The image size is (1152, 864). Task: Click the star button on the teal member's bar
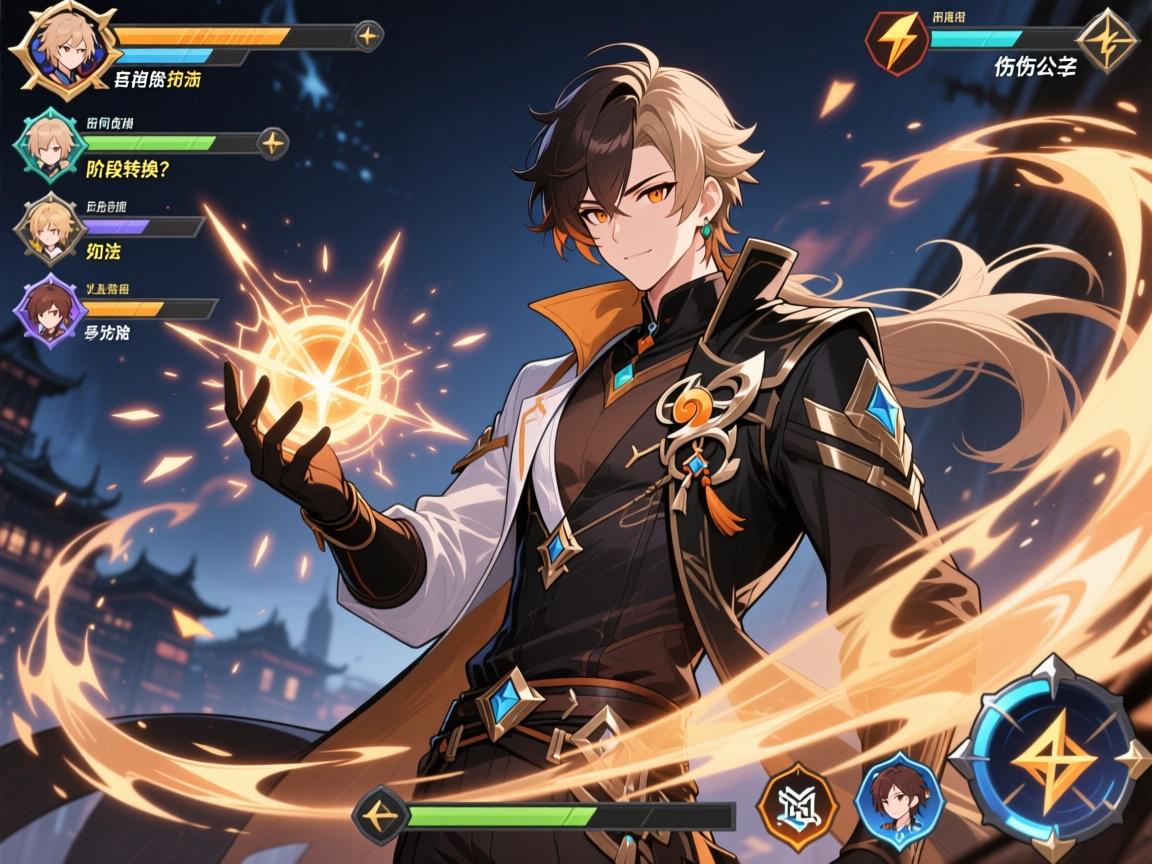[272, 143]
